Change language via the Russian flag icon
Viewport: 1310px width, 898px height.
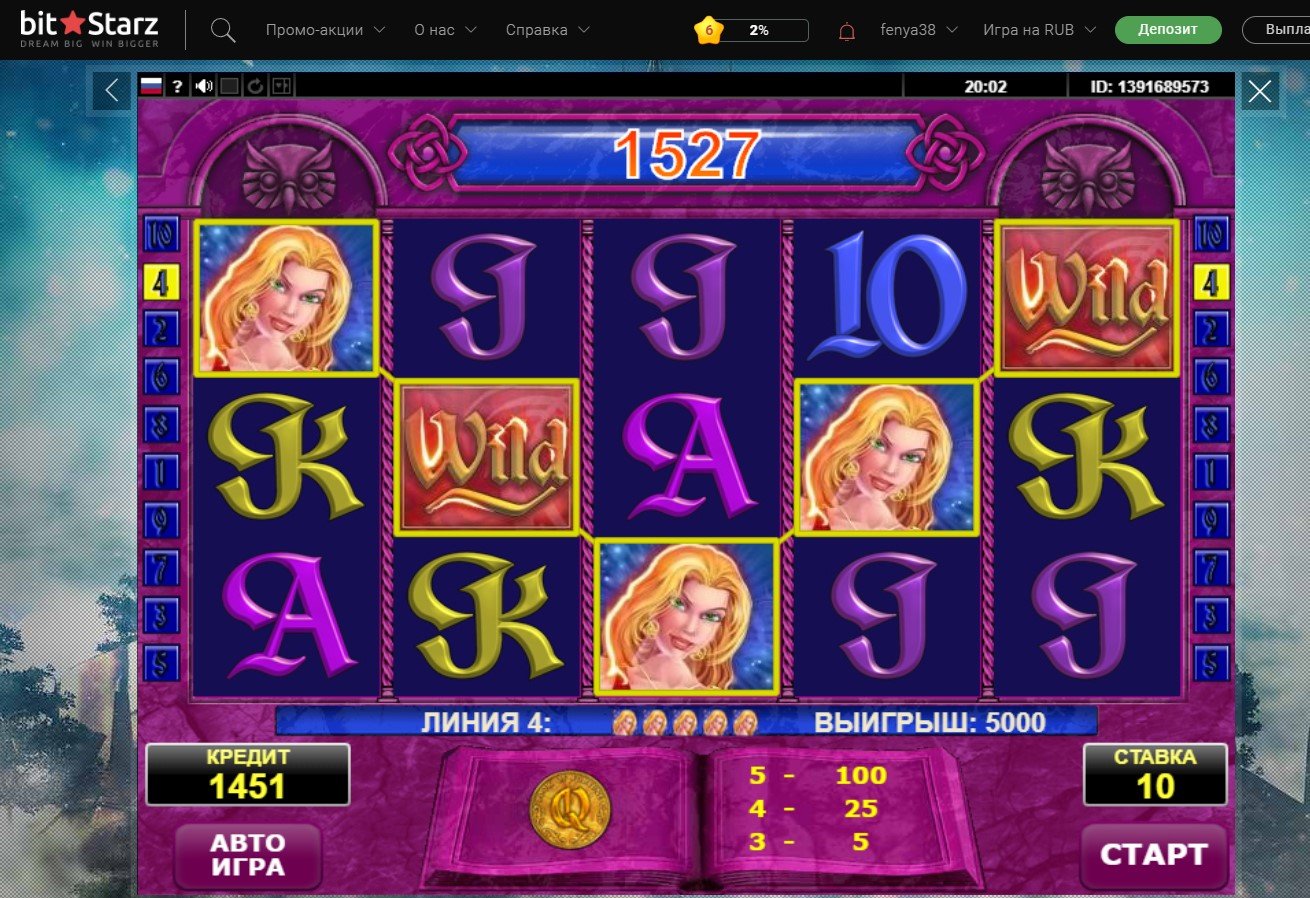pos(151,86)
